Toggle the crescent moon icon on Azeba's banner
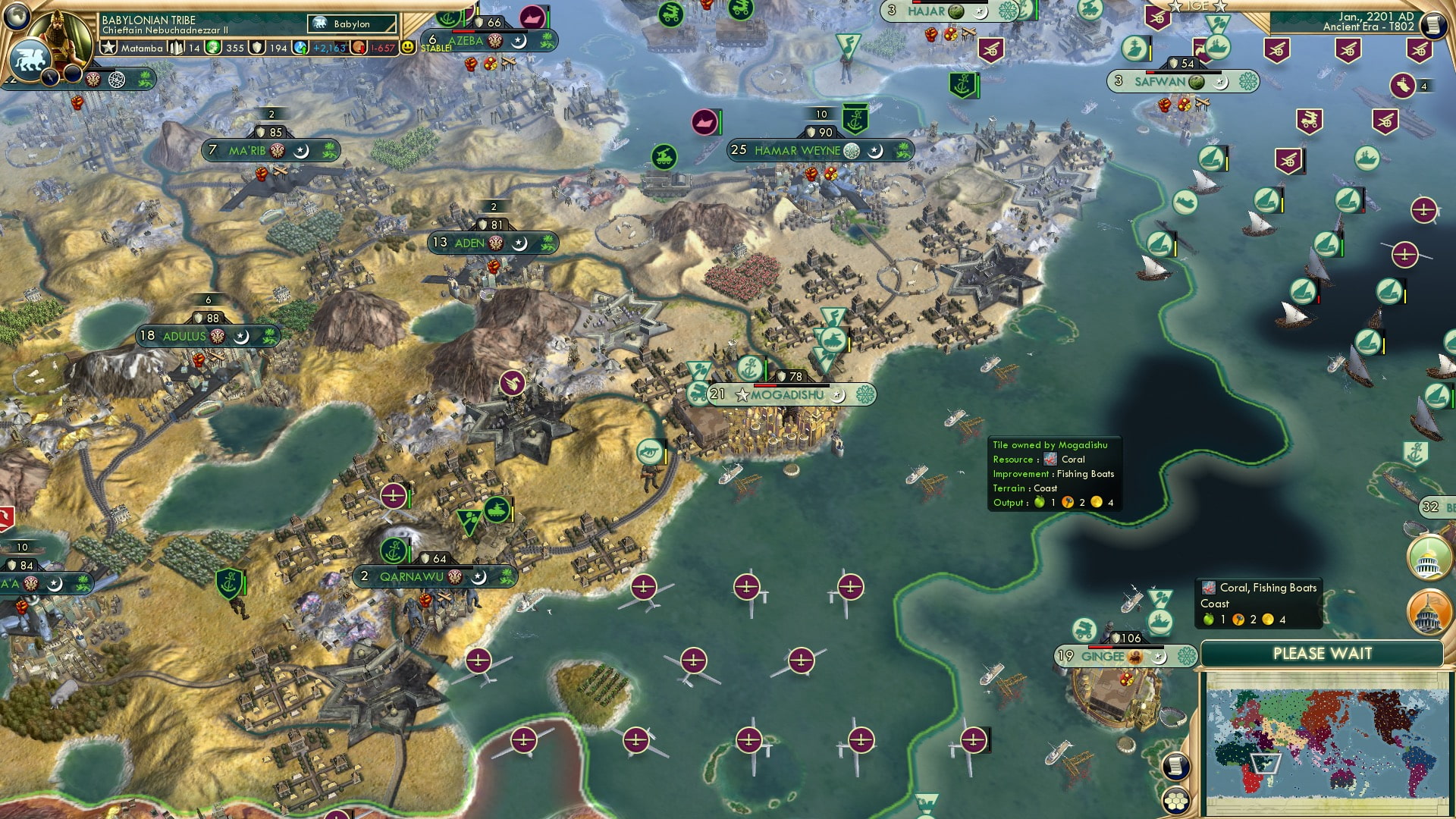 pyautogui.click(x=519, y=42)
